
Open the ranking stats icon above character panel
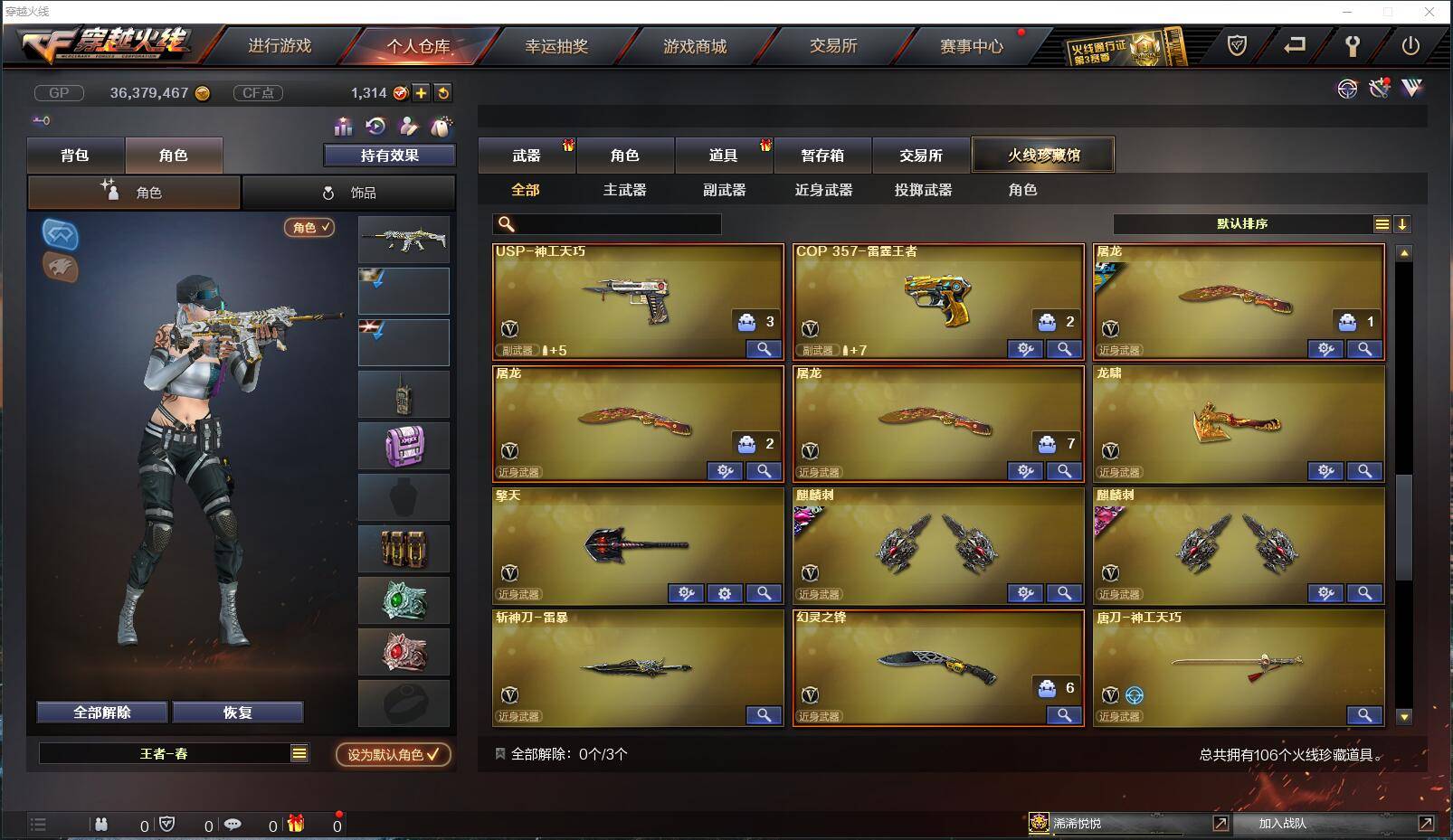click(x=343, y=127)
